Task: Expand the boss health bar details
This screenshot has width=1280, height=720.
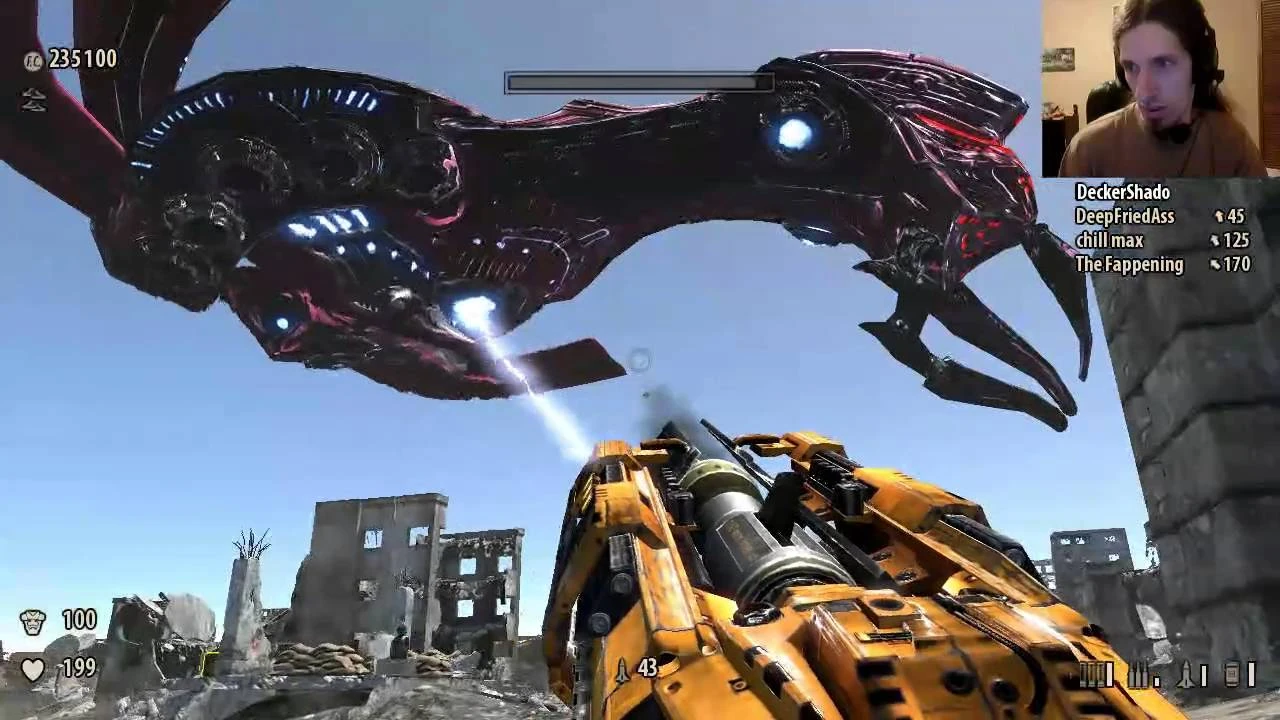Action: tap(638, 84)
